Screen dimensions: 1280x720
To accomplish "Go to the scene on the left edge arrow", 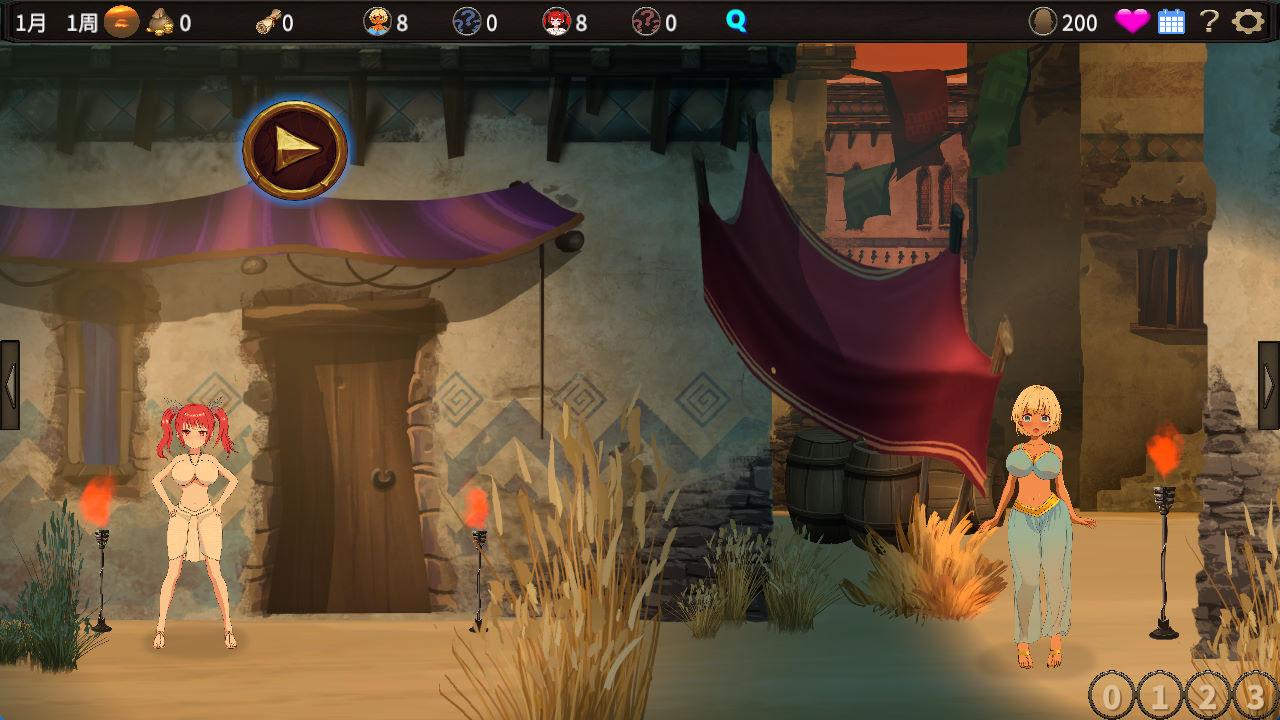I will tap(10, 385).
